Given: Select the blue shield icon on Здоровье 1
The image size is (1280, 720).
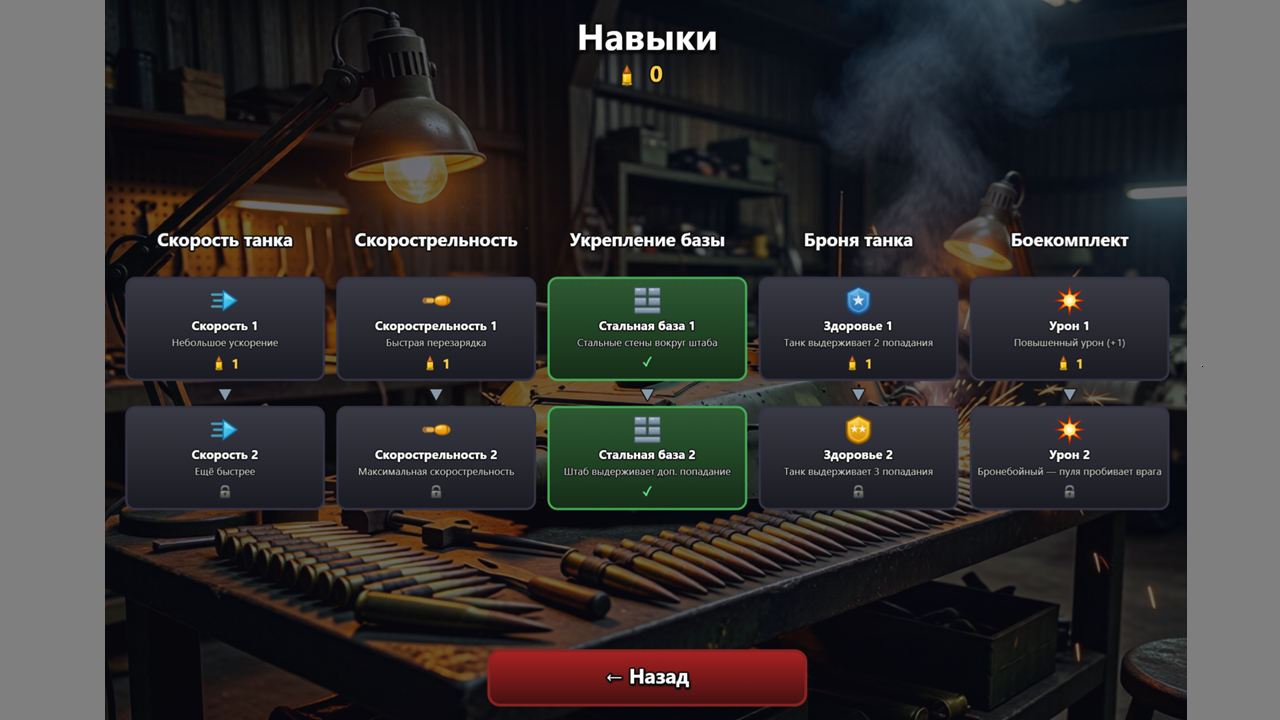Looking at the screenshot, I should click(x=858, y=299).
